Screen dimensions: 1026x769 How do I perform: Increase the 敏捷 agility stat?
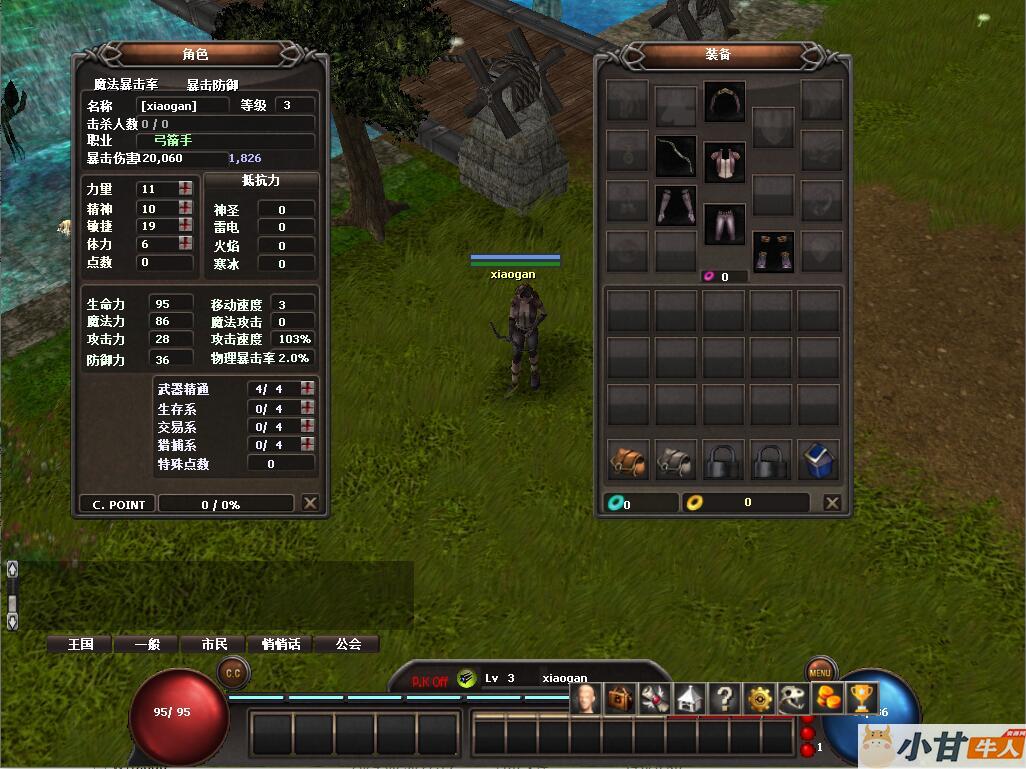click(x=186, y=226)
